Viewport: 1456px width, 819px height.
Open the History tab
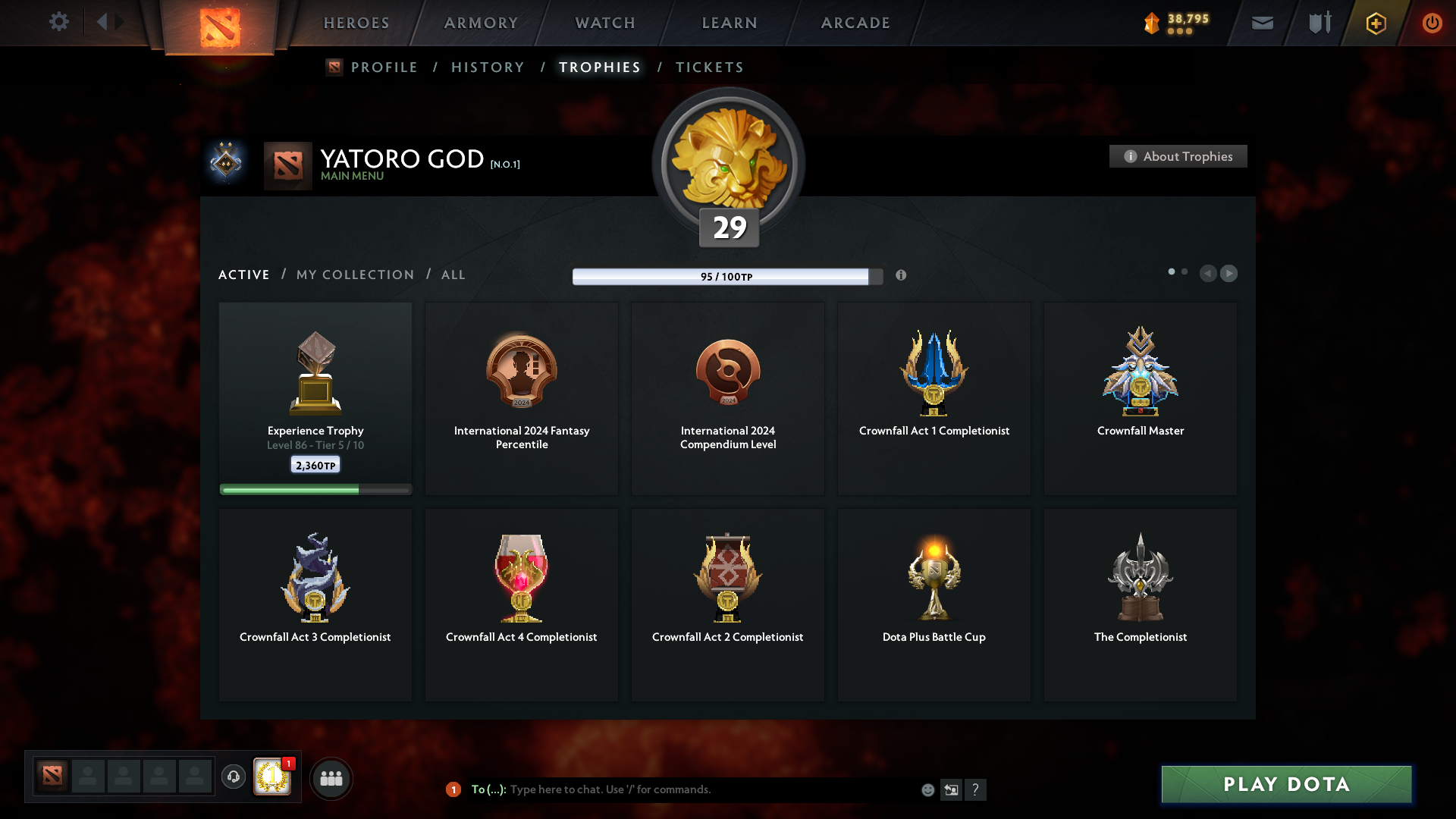pyautogui.click(x=488, y=67)
